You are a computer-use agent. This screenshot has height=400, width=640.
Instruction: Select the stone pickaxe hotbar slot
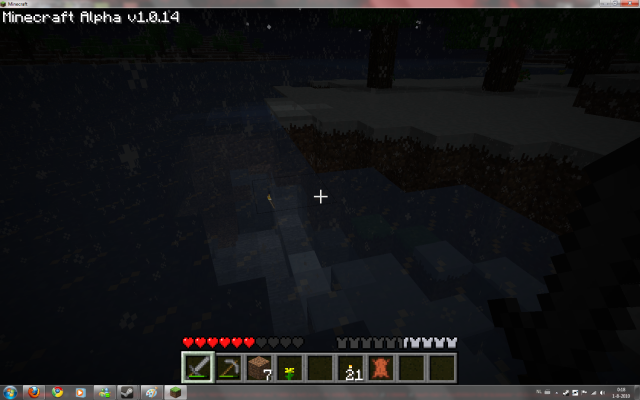228,367
